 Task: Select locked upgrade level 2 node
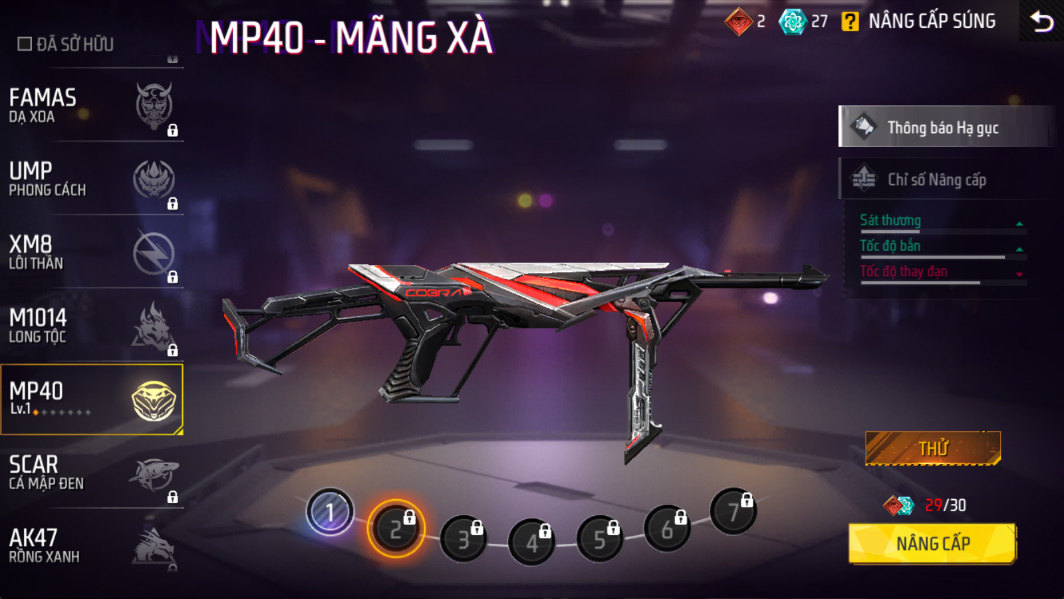tap(396, 528)
